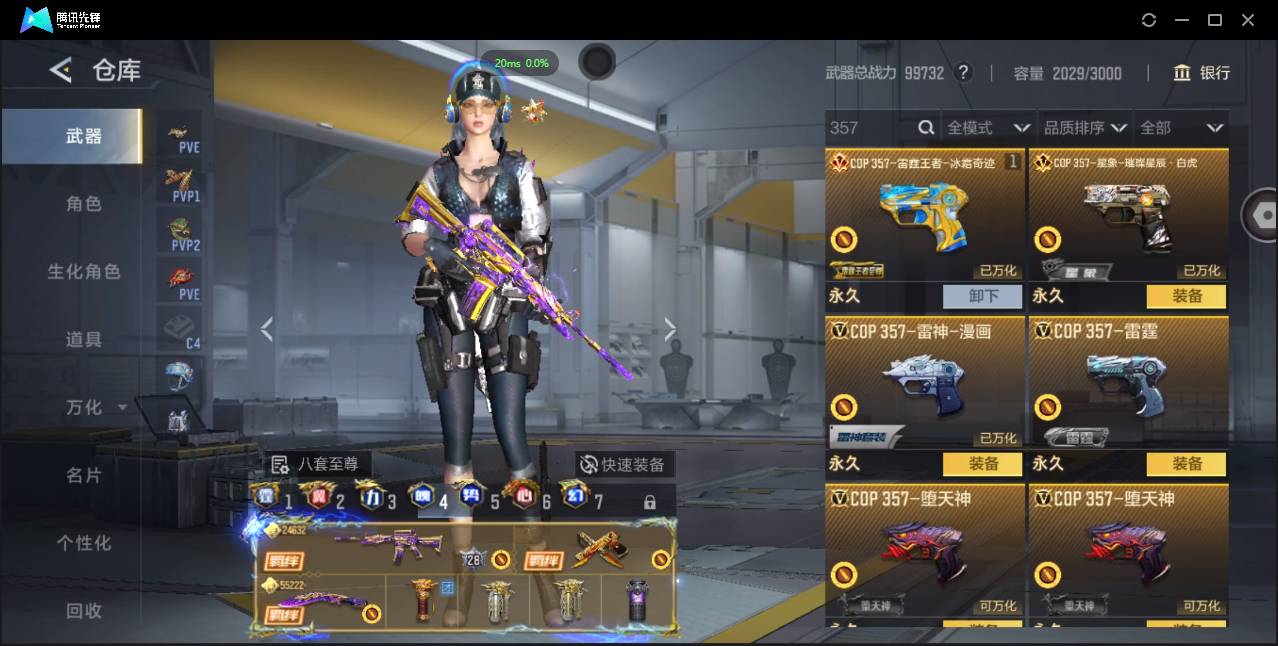Equip the COP 357-雷霆 pistol
This screenshot has width=1278, height=646.
pos(1187,464)
